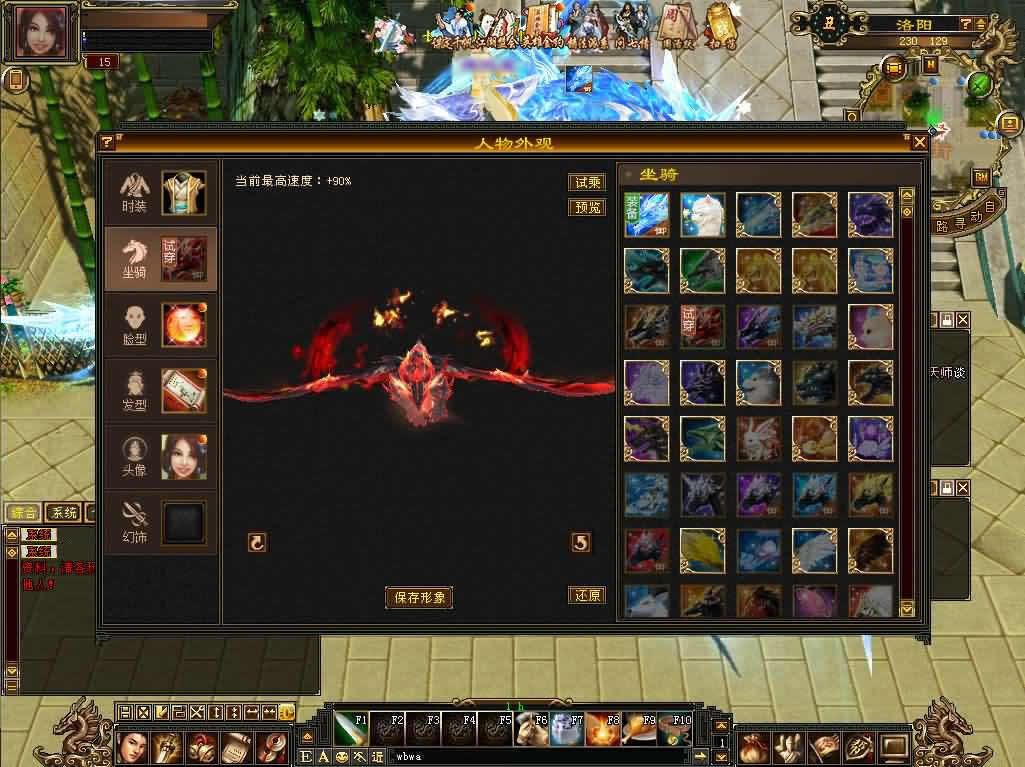The width and height of the screenshot is (1025, 767).
Task: Switch to the 坐骑 mount category
Action: tap(160, 258)
